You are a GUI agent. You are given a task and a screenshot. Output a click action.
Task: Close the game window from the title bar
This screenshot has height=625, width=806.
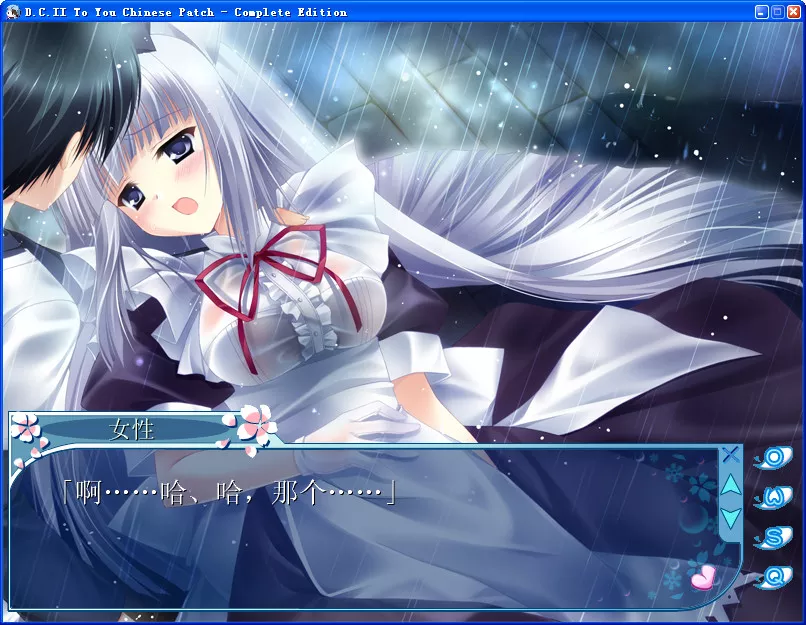pos(792,12)
